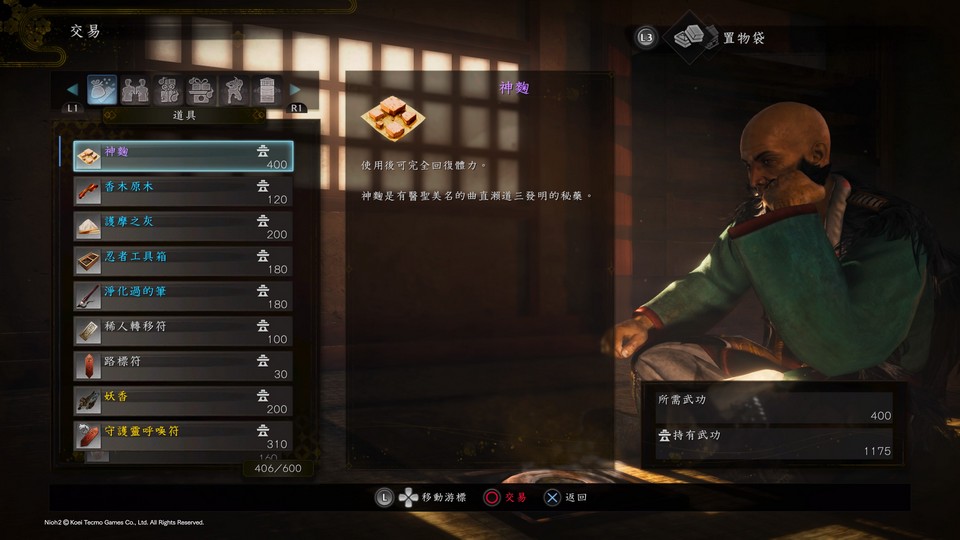
Task: Pick the 忍者工具箱 item
Action: click(182, 262)
